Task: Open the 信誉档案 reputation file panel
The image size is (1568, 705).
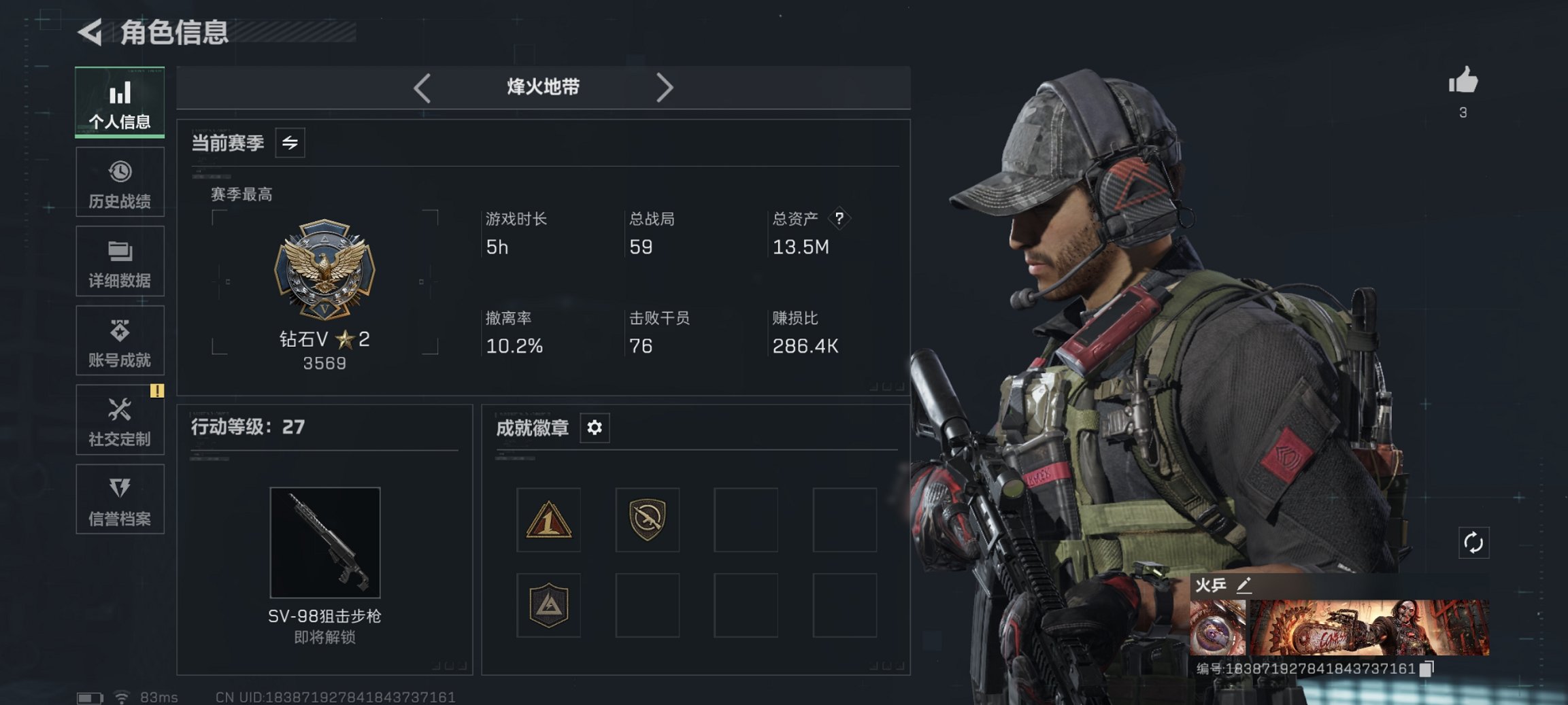Action: pyautogui.click(x=120, y=500)
